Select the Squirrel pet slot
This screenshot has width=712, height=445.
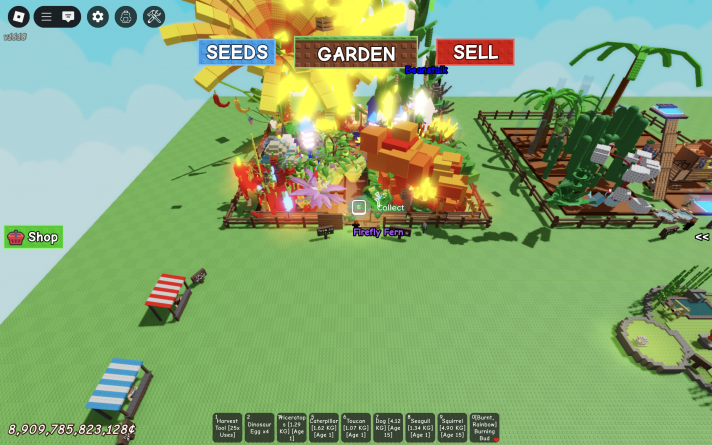point(452,428)
